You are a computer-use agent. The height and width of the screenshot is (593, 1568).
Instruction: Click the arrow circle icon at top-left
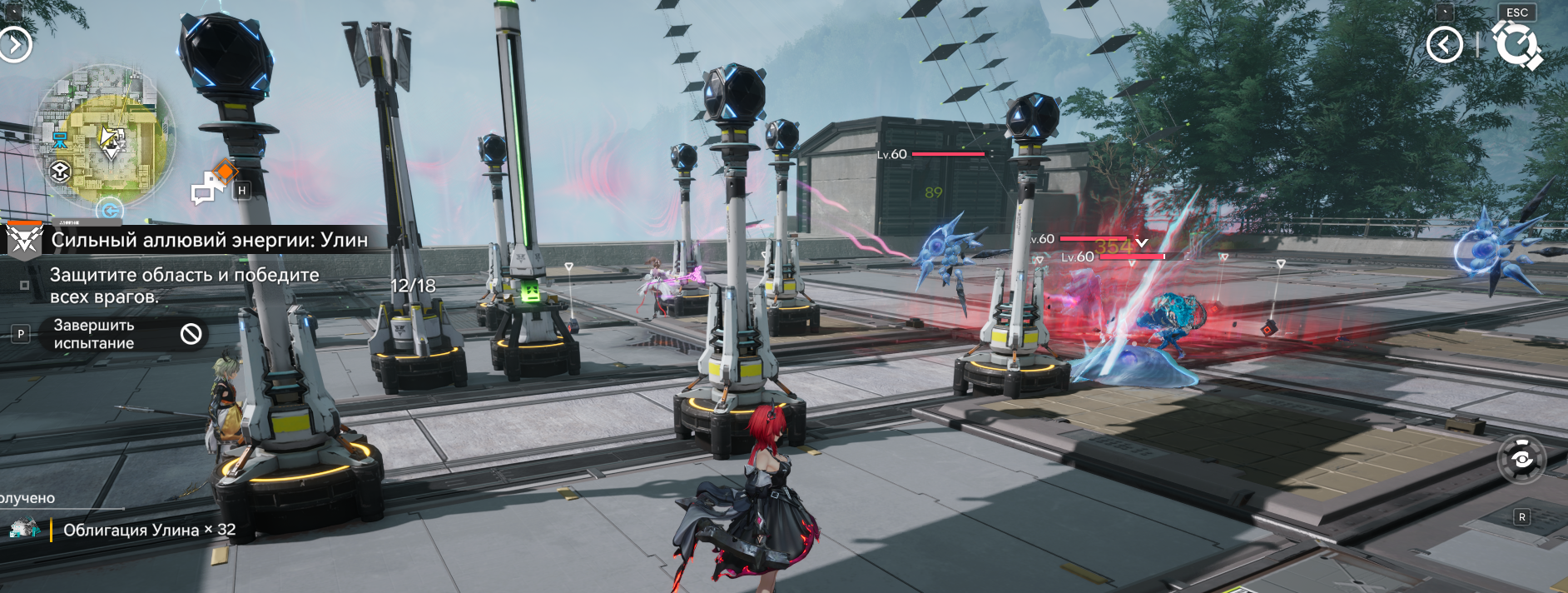click(x=14, y=44)
